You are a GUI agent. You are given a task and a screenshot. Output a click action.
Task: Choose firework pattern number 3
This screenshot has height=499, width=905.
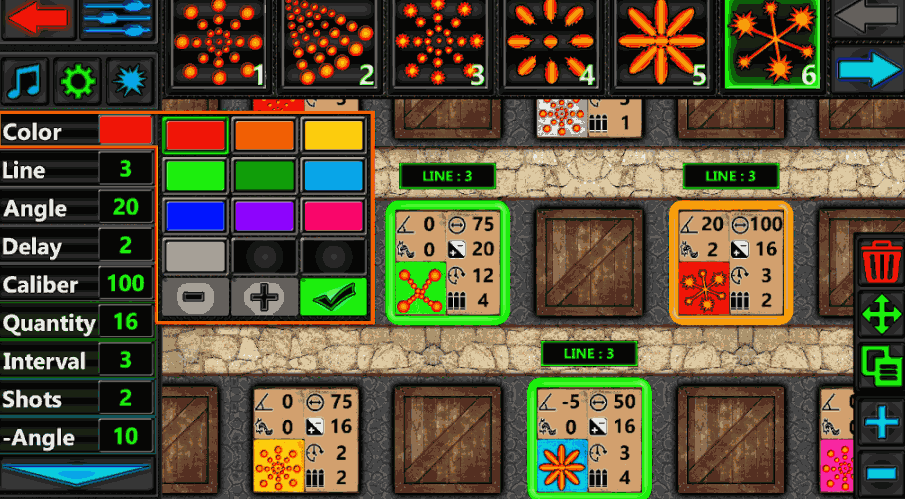(441, 44)
